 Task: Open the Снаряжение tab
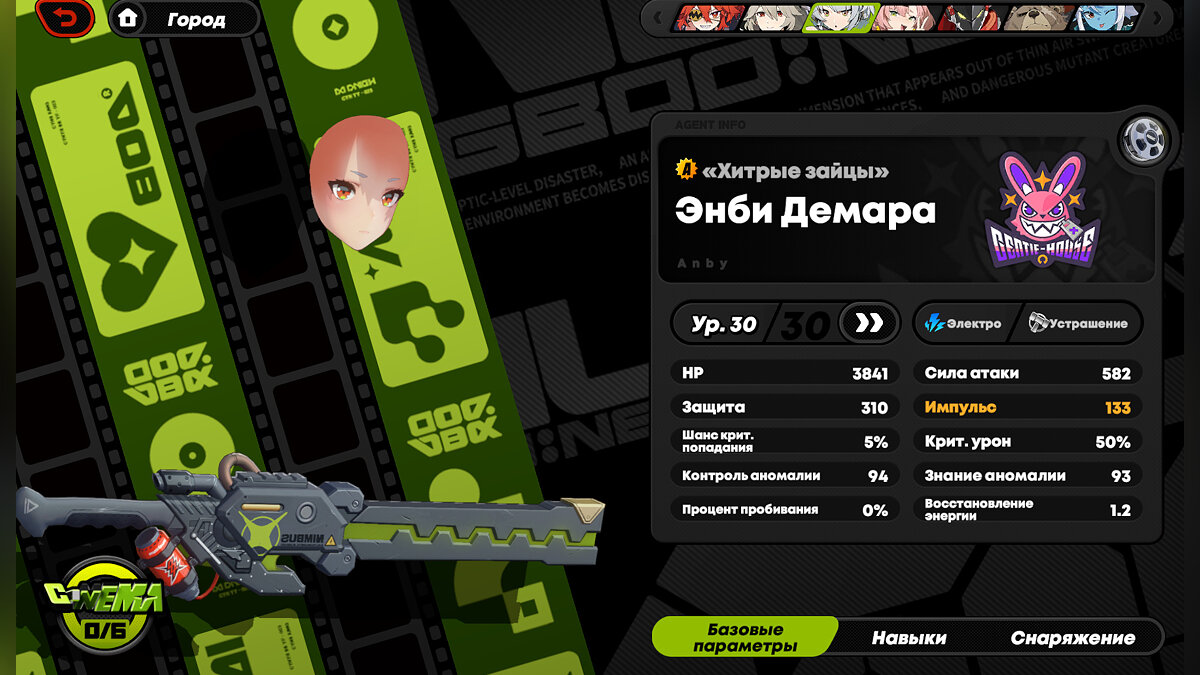coord(1072,638)
